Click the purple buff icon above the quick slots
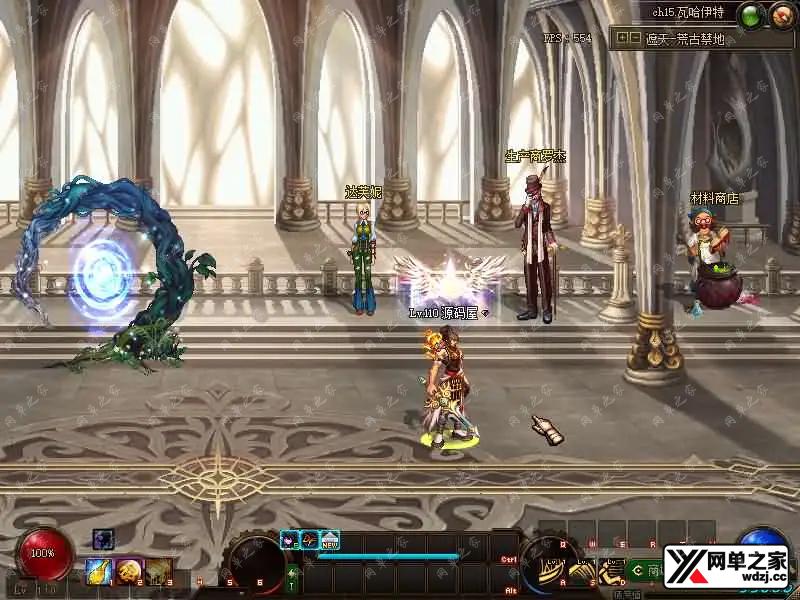 pos(104,539)
